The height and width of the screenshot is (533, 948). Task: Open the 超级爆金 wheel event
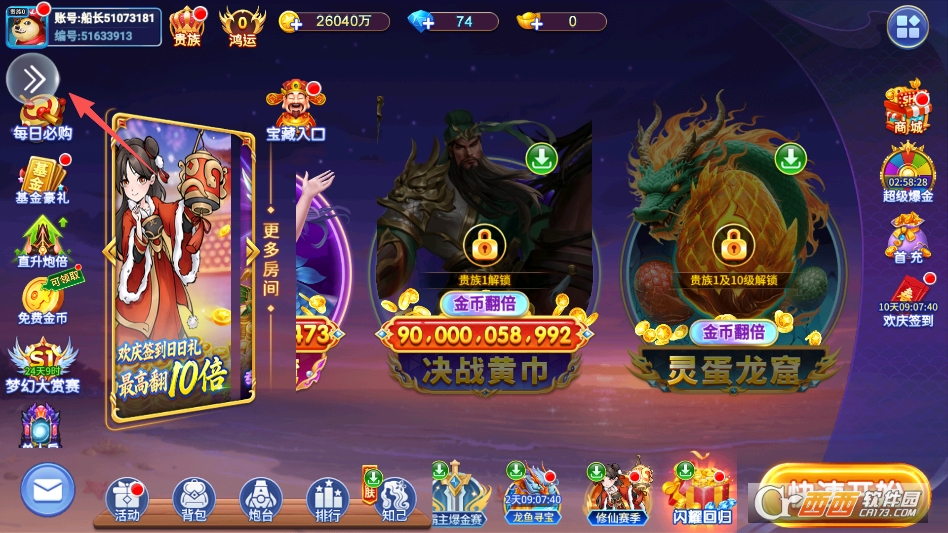coord(907,173)
